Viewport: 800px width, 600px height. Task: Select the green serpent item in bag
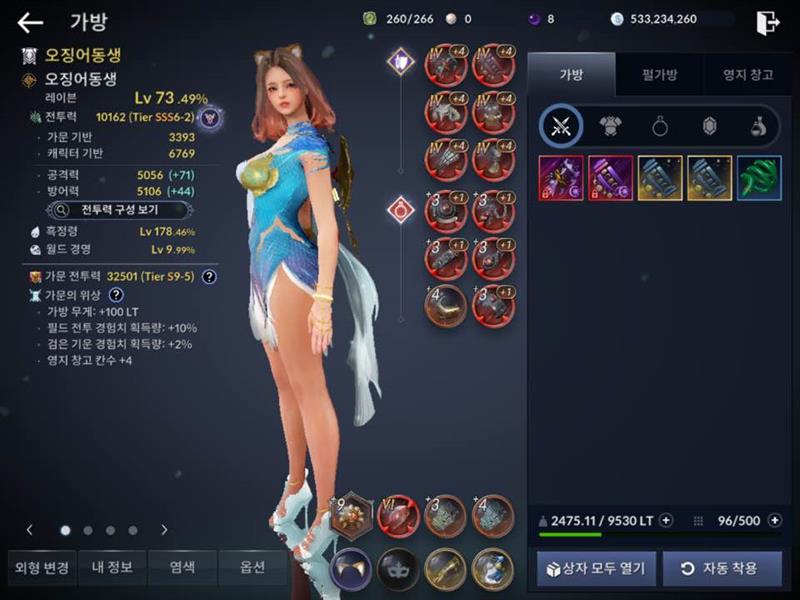pyautogui.click(x=759, y=178)
